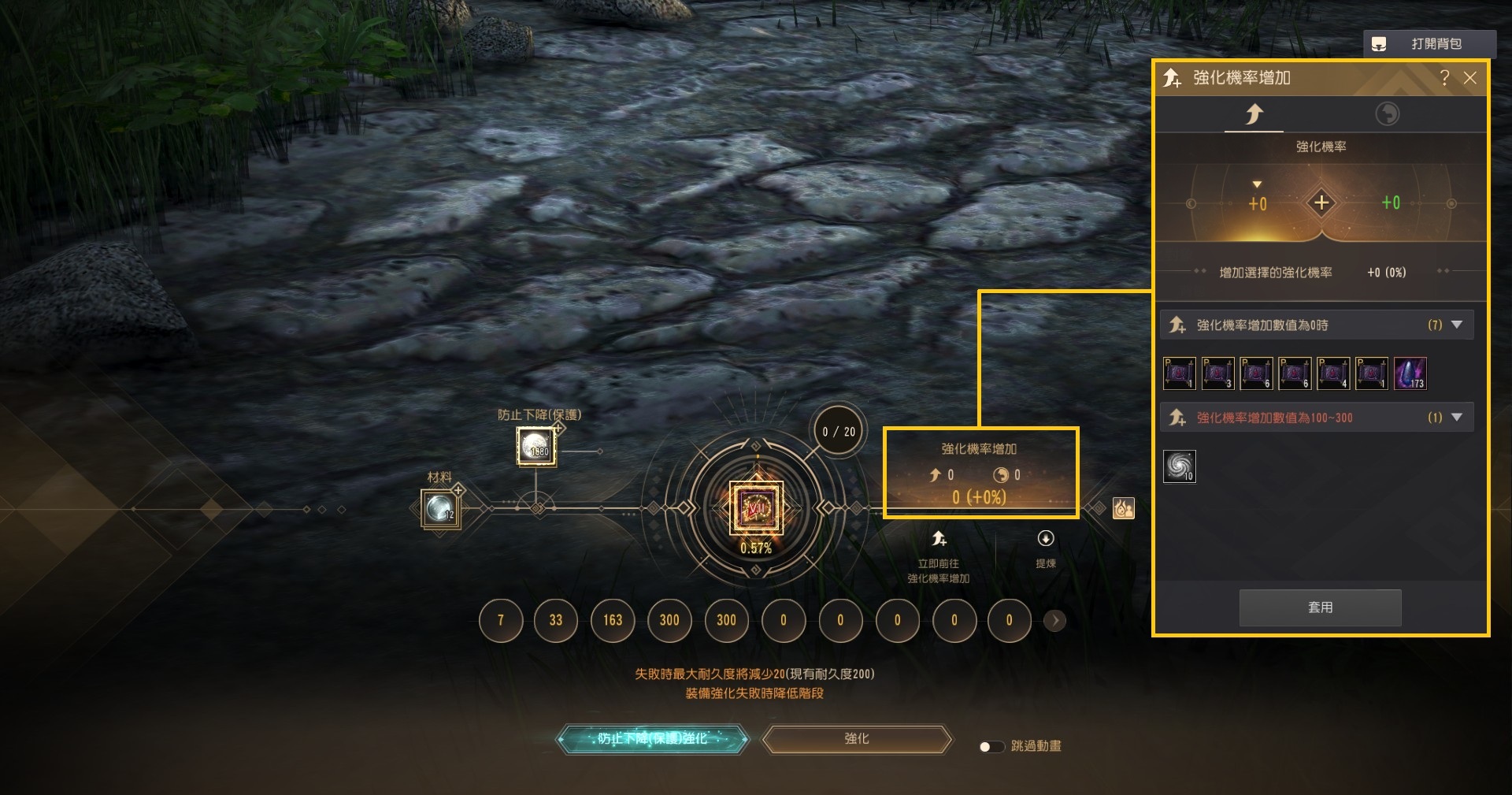Screen dimensions: 1512x795
Task: Switch to the swirl orb tab
Action: point(1387,114)
